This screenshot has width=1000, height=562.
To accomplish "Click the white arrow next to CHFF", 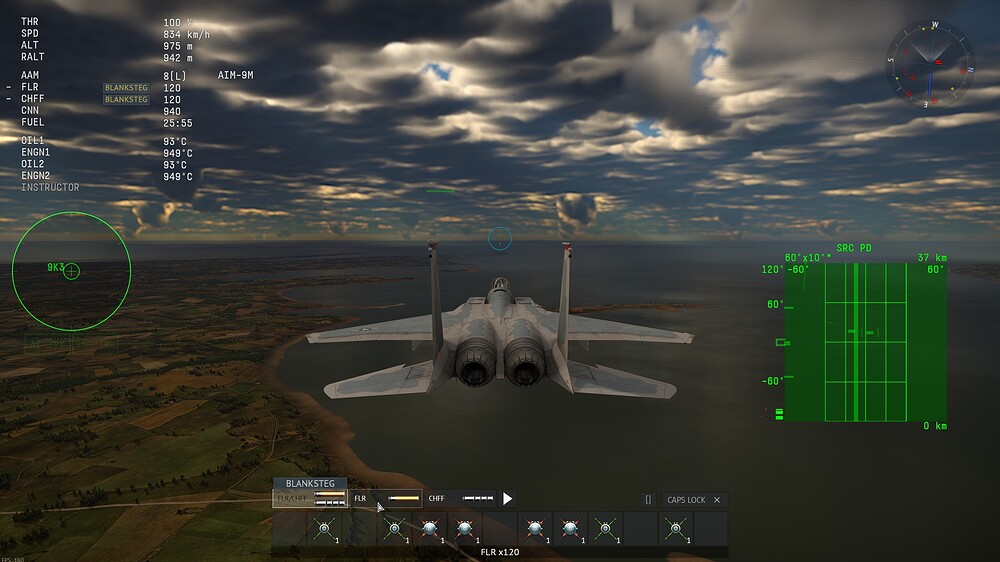I will point(508,498).
